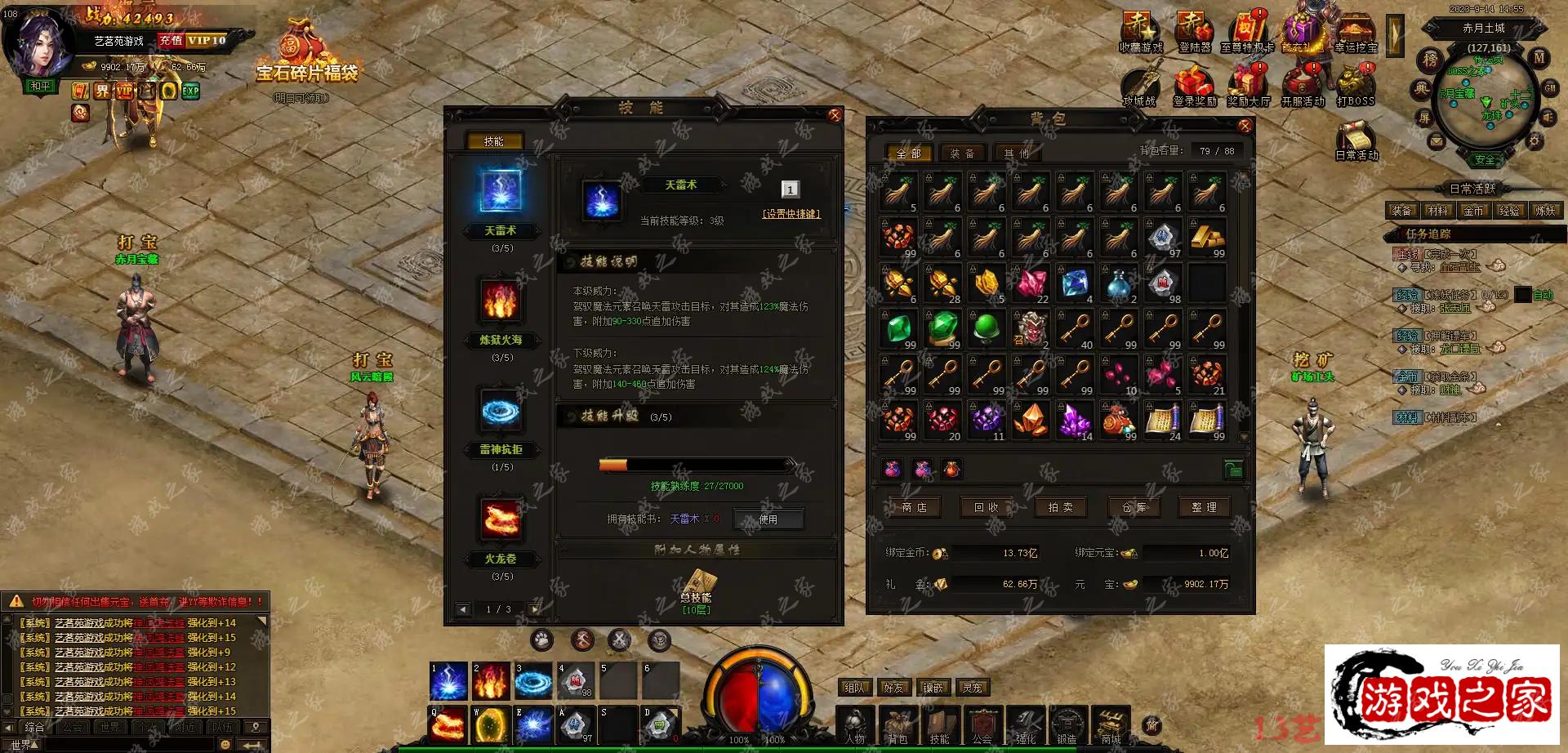The width and height of the screenshot is (1568, 753).
Task: Select the gold bars item slot
Action: 1206,238
